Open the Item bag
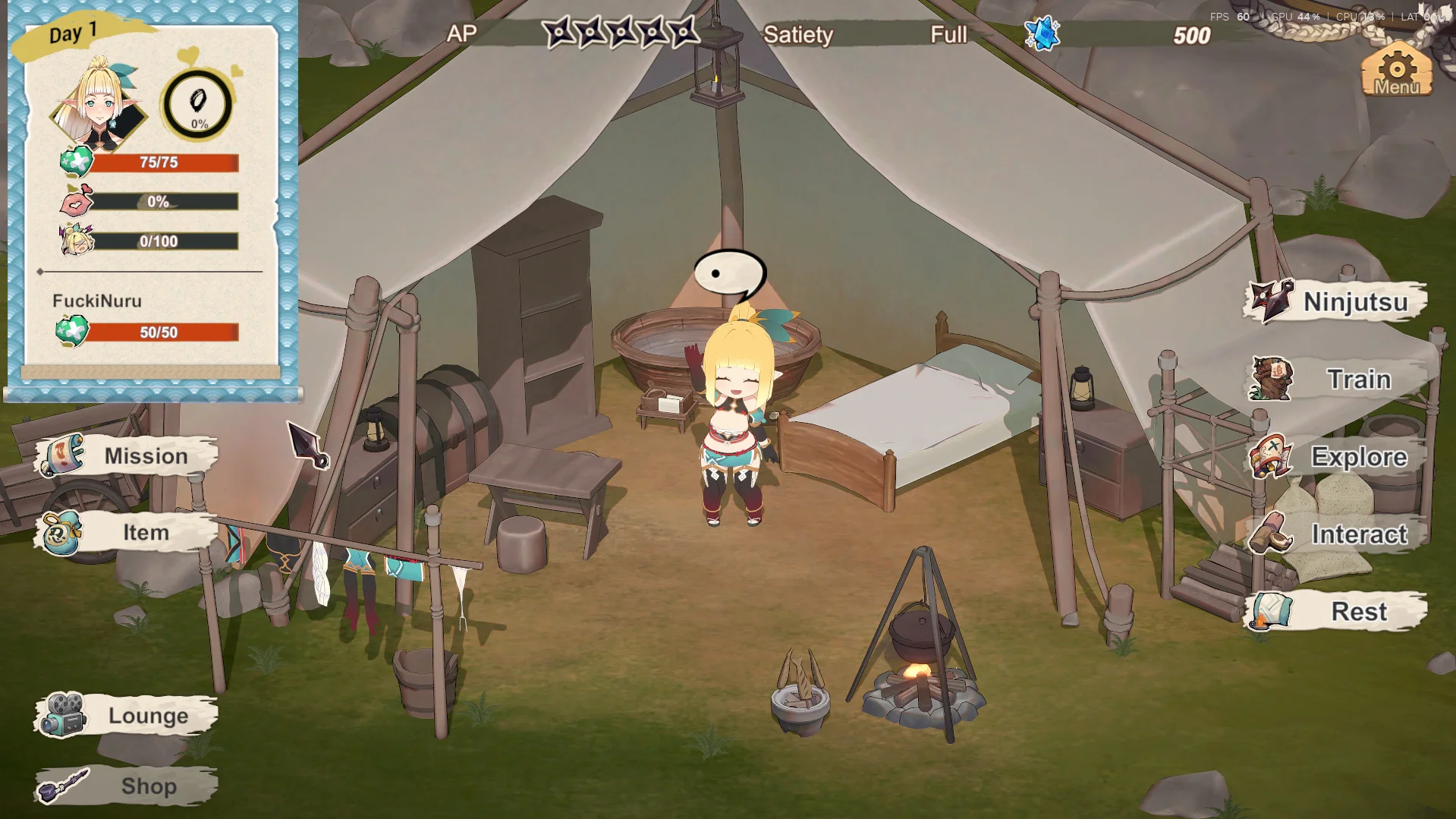The image size is (1456, 819). 127,533
